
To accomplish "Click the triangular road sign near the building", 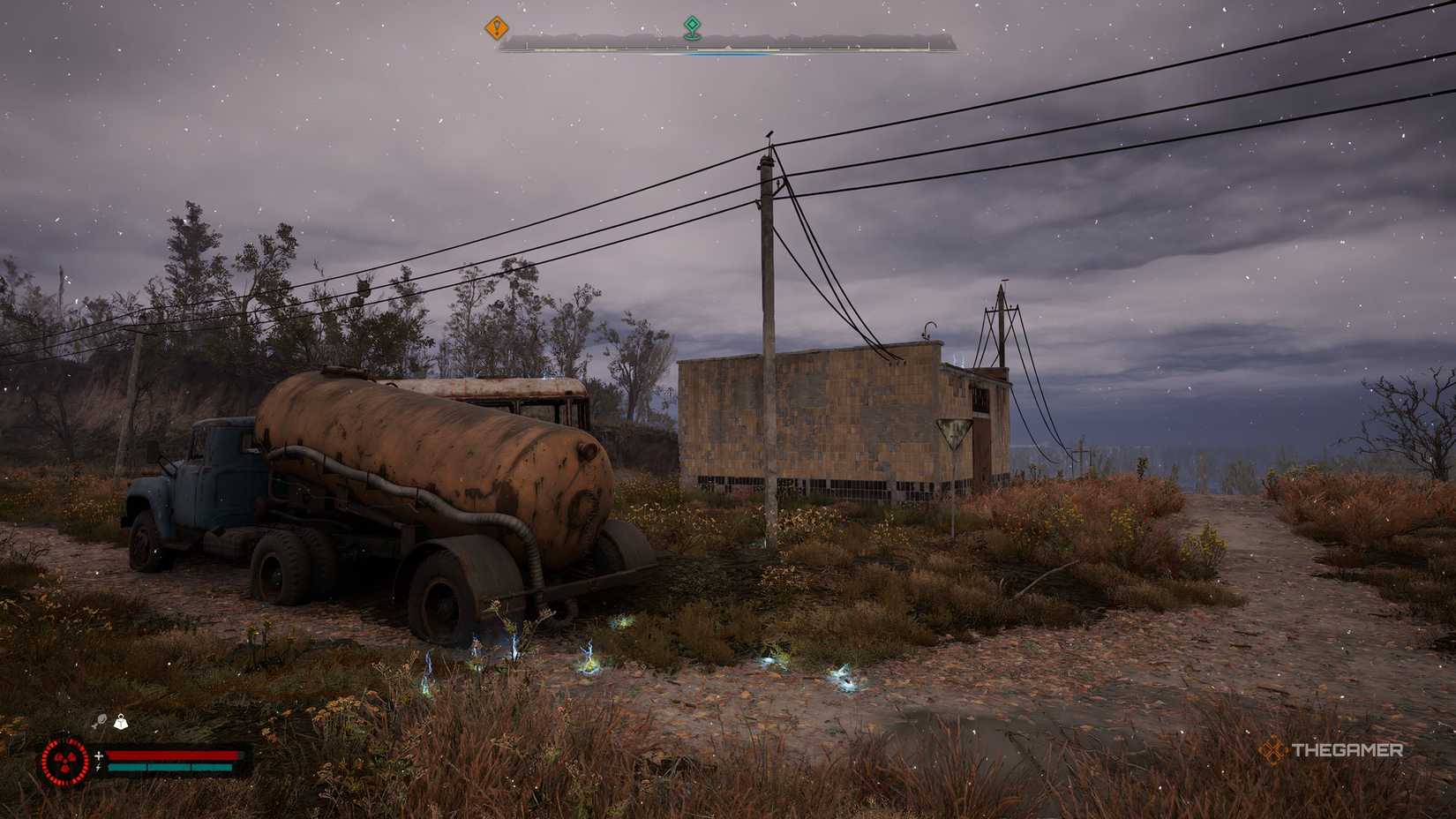I will click(x=951, y=432).
